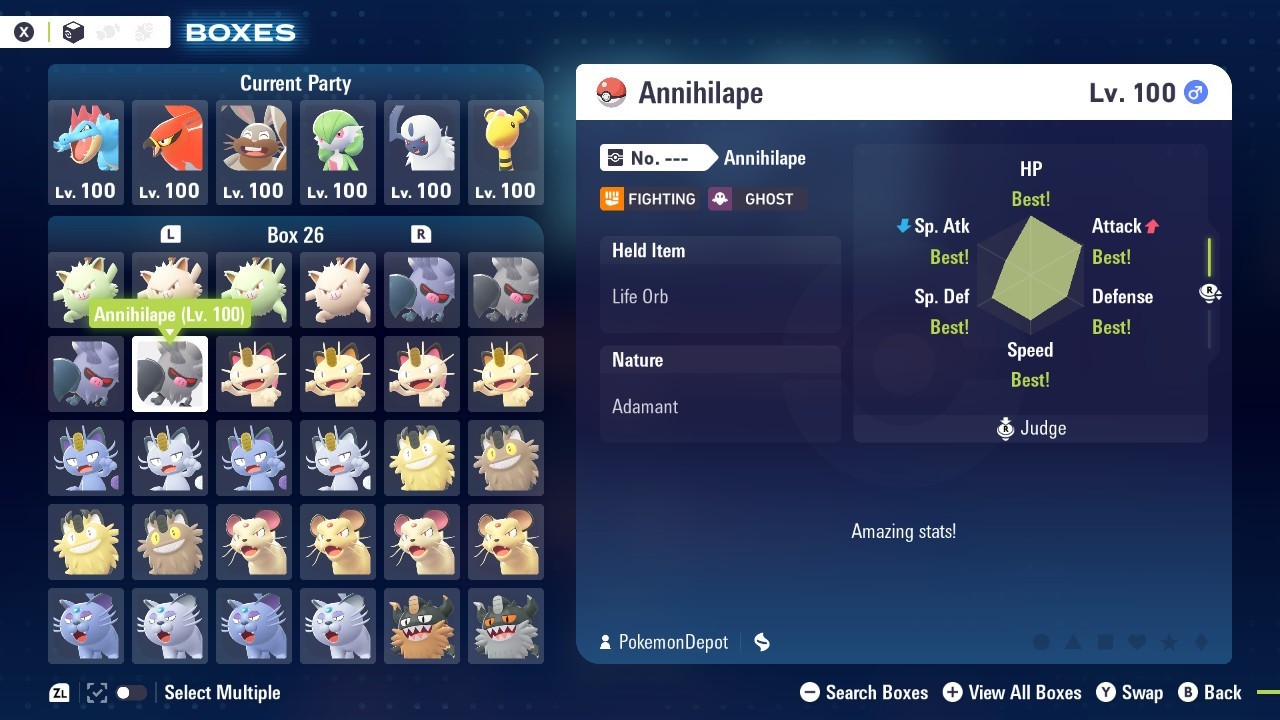Select the box view cube icon
Image resolution: width=1280 pixels, height=720 pixels.
click(x=73, y=32)
